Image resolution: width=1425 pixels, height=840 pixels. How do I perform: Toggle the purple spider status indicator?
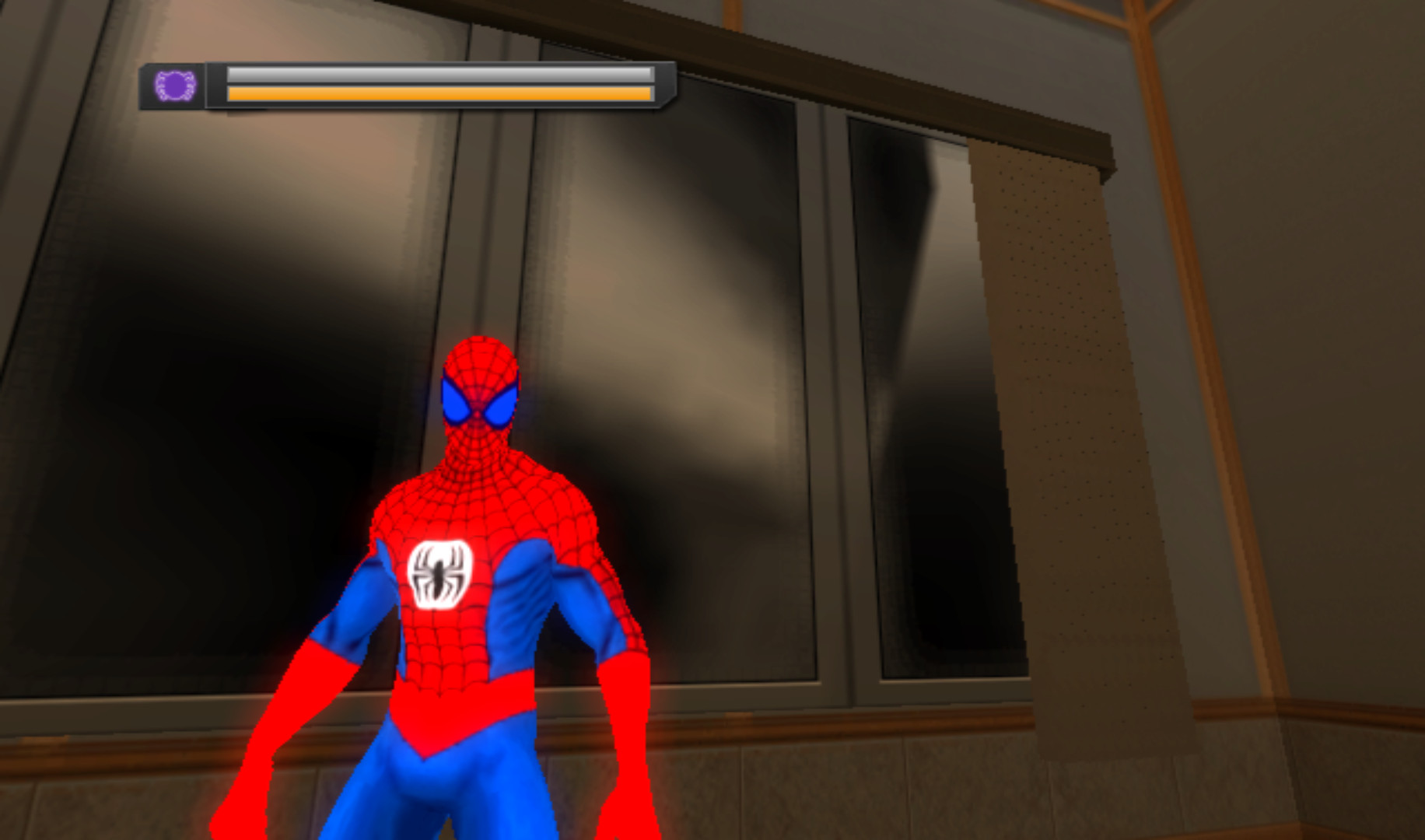(x=174, y=83)
